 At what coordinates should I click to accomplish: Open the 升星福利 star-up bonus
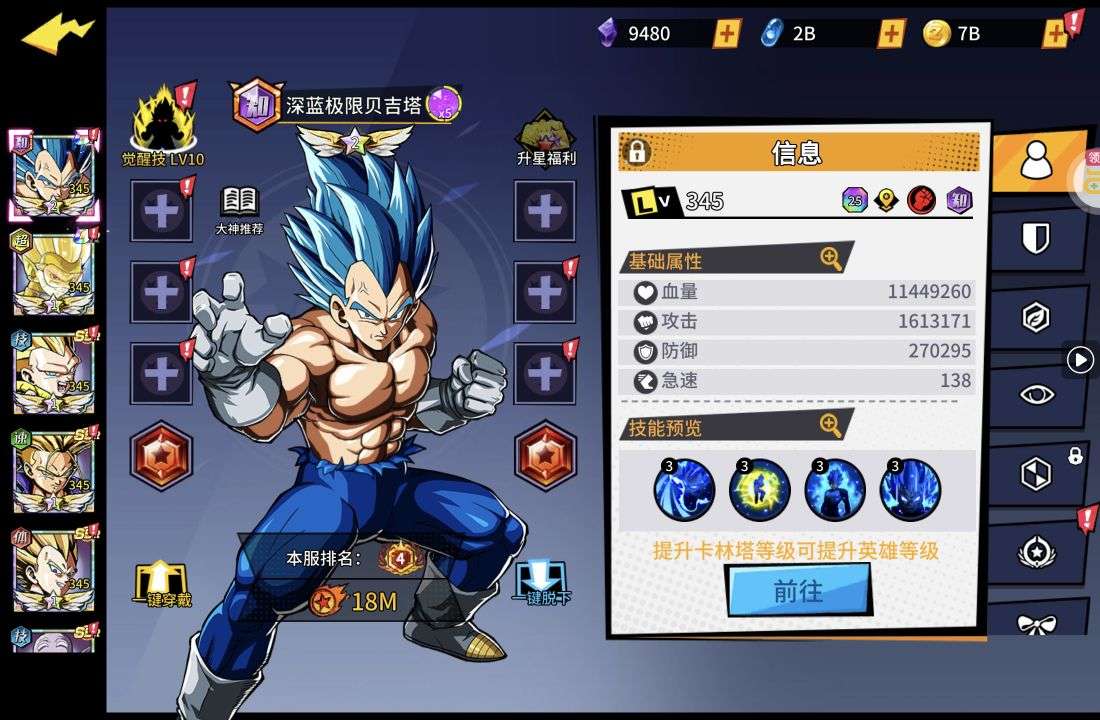point(546,137)
